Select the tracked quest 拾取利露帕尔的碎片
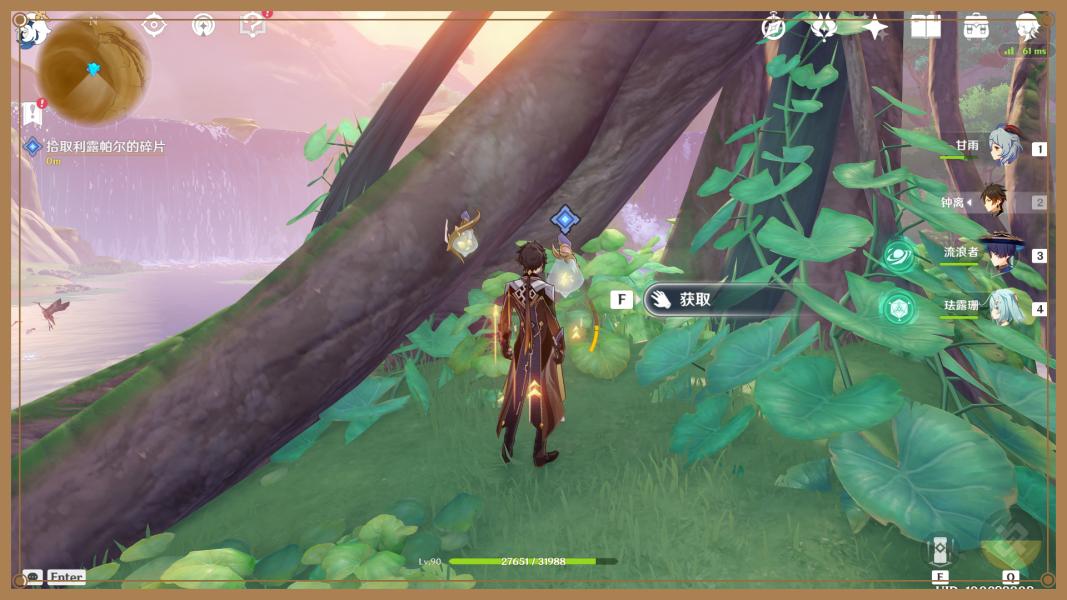The width and height of the screenshot is (1067, 600). (x=105, y=147)
